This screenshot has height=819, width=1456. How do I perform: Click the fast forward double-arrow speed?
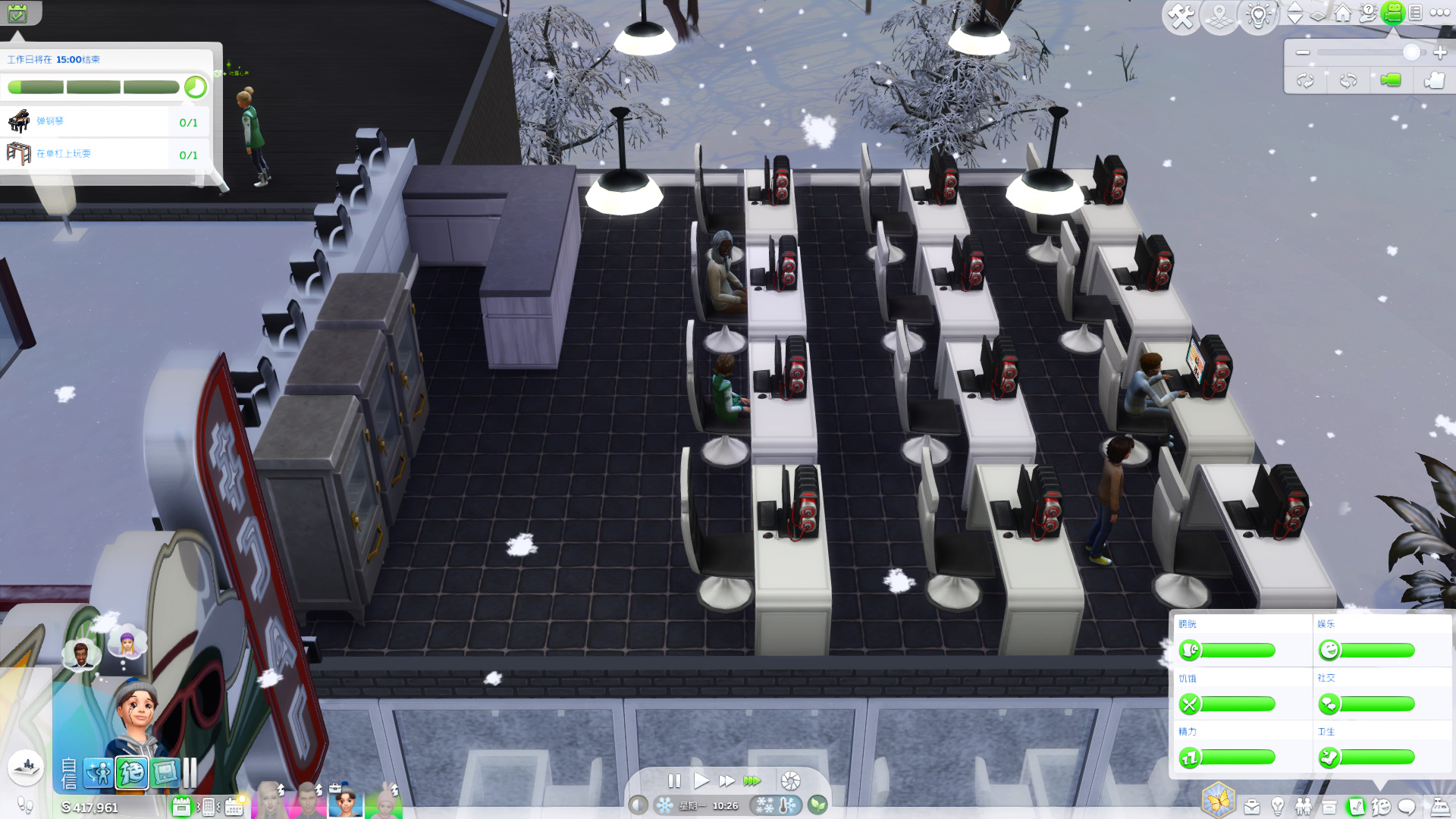point(726,780)
